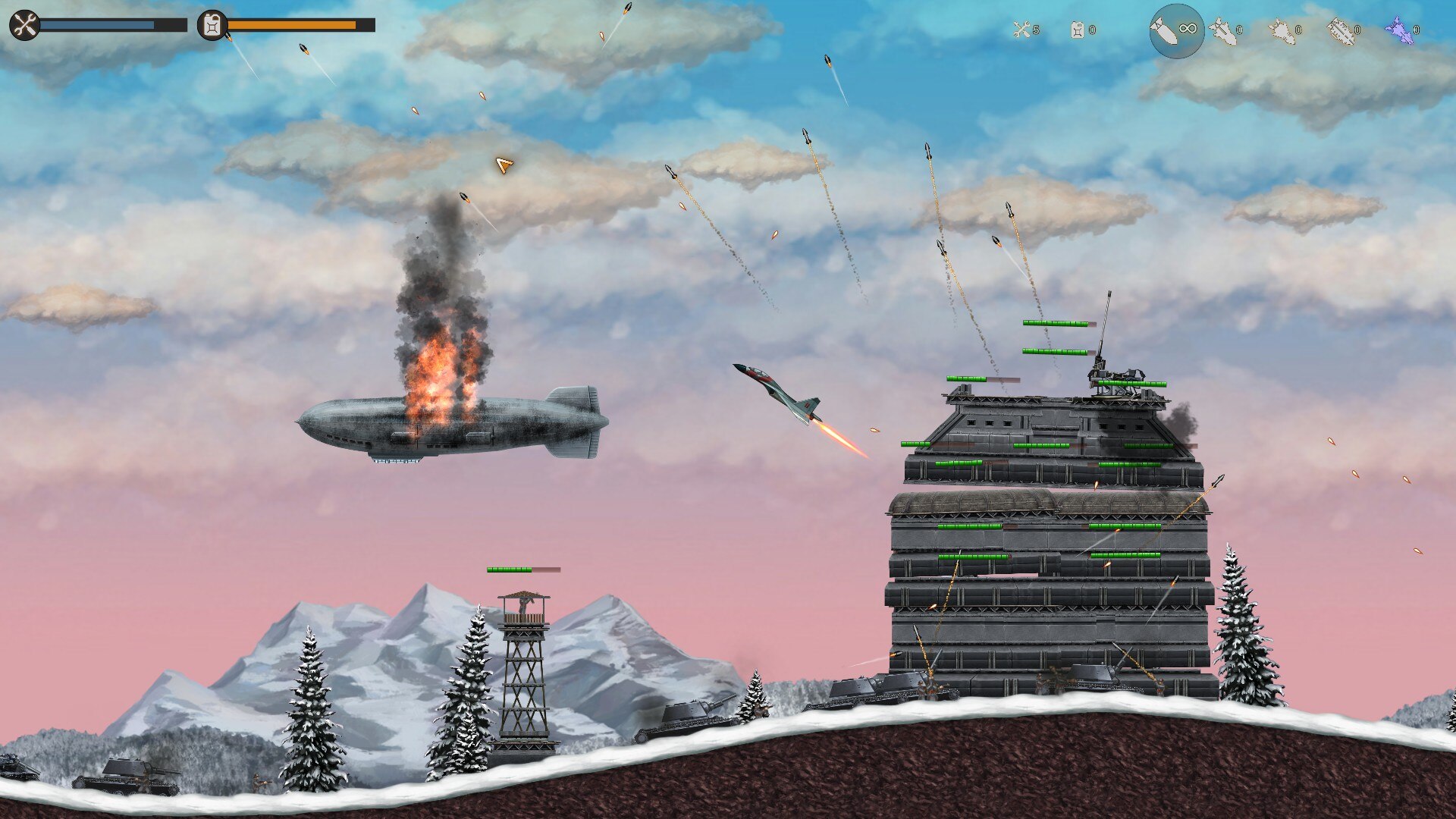Choose the white winged missile beside the selected bomb

(1222, 31)
